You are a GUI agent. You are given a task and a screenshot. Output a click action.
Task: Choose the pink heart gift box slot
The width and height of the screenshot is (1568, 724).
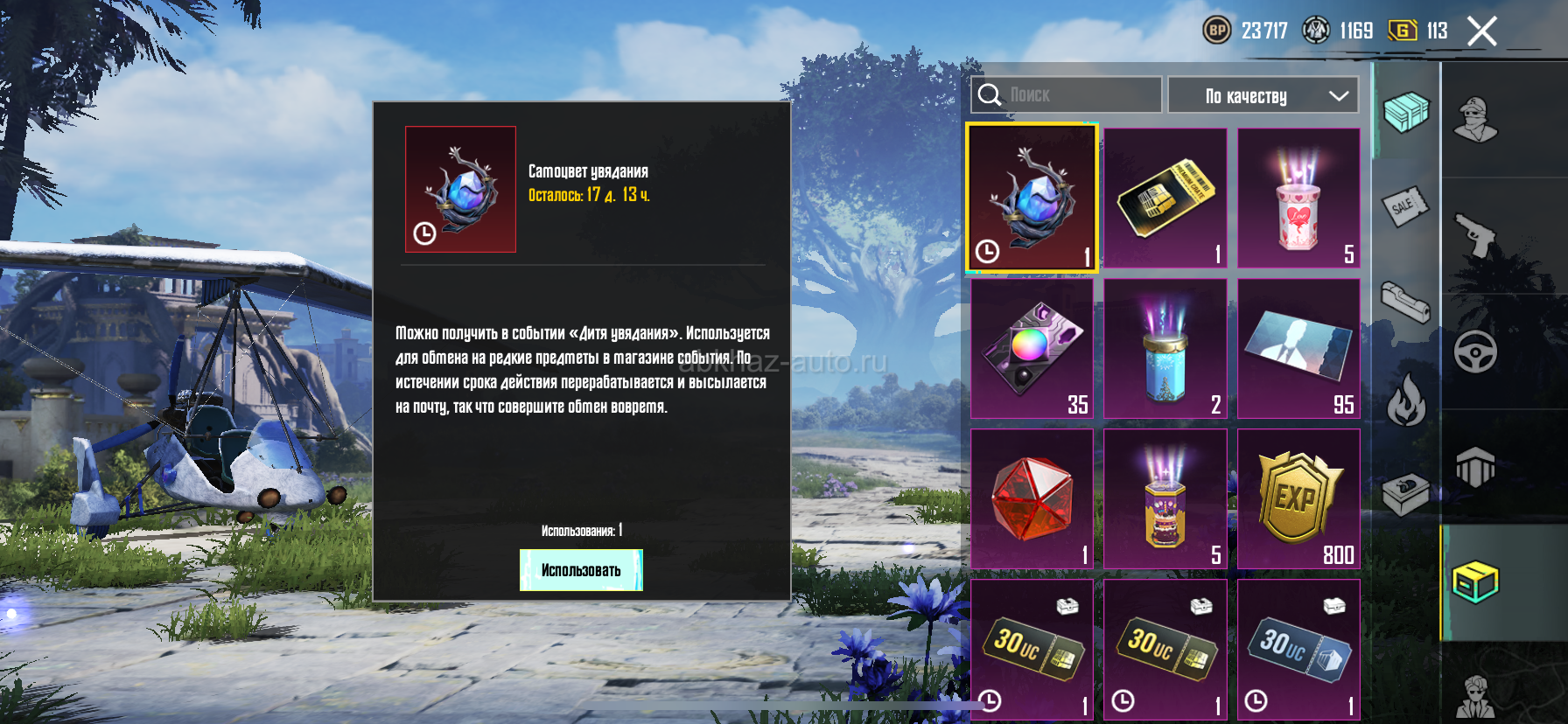tap(1298, 198)
